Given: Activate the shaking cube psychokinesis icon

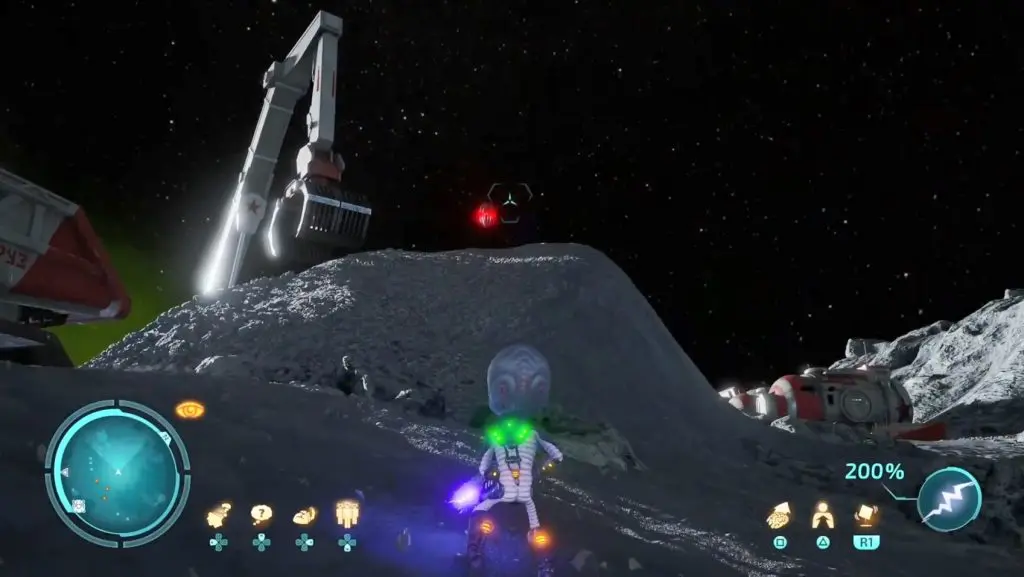Looking at the screenshot, I should click(866, 515).
